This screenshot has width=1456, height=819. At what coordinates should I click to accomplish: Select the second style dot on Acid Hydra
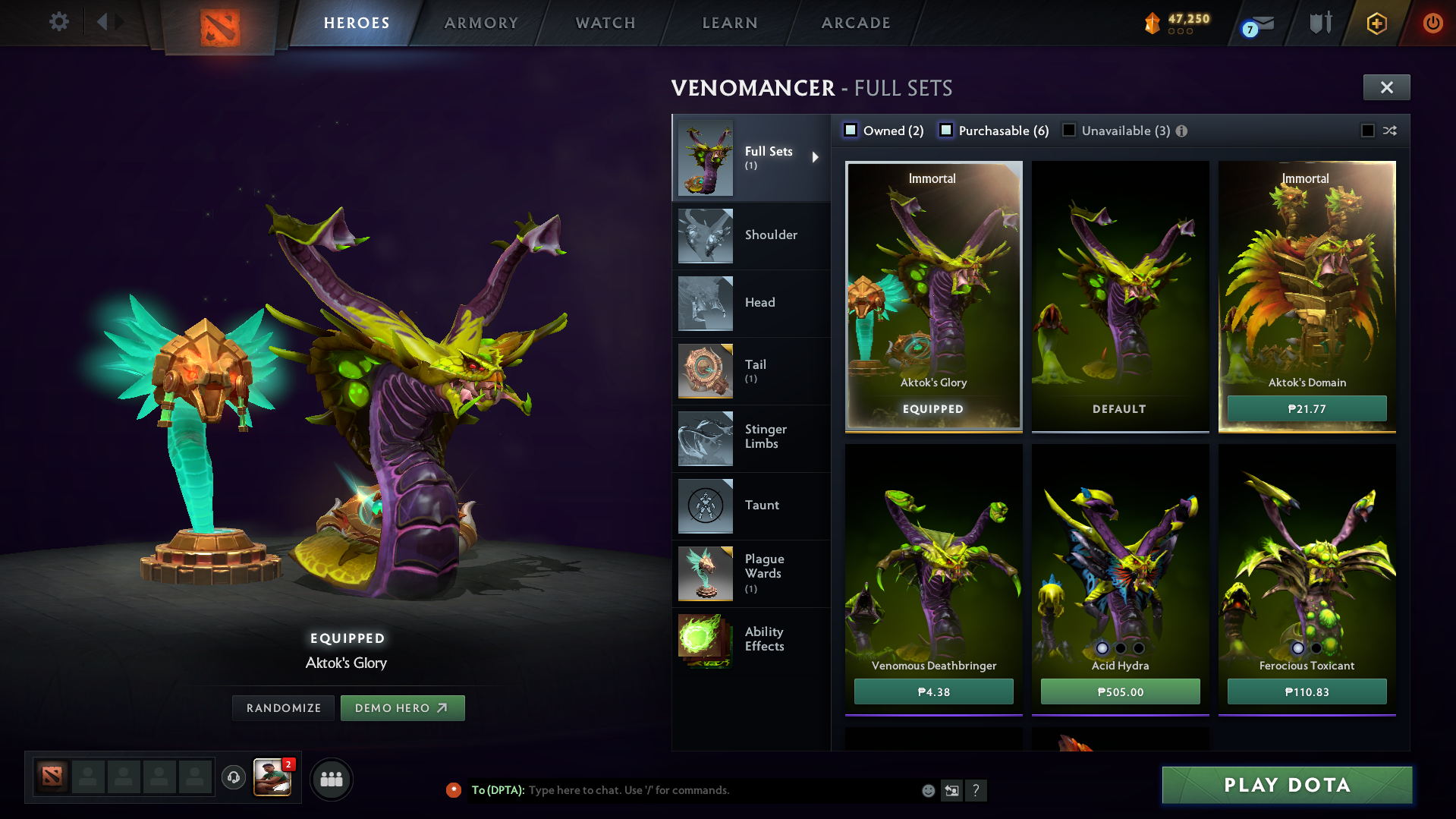(1120, 648)
